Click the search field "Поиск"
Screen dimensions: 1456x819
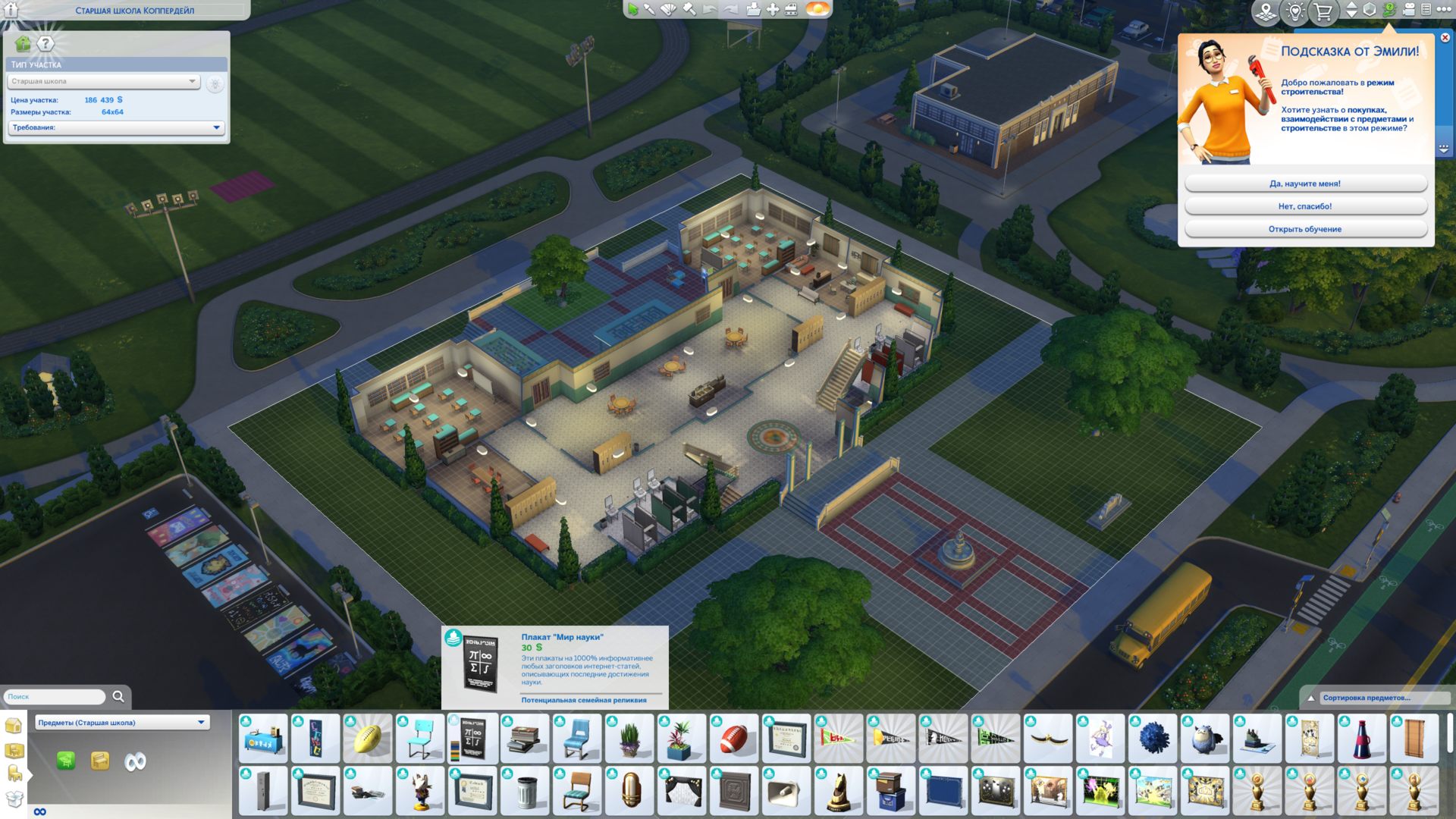pyautogui.click(x=55, y=696)
